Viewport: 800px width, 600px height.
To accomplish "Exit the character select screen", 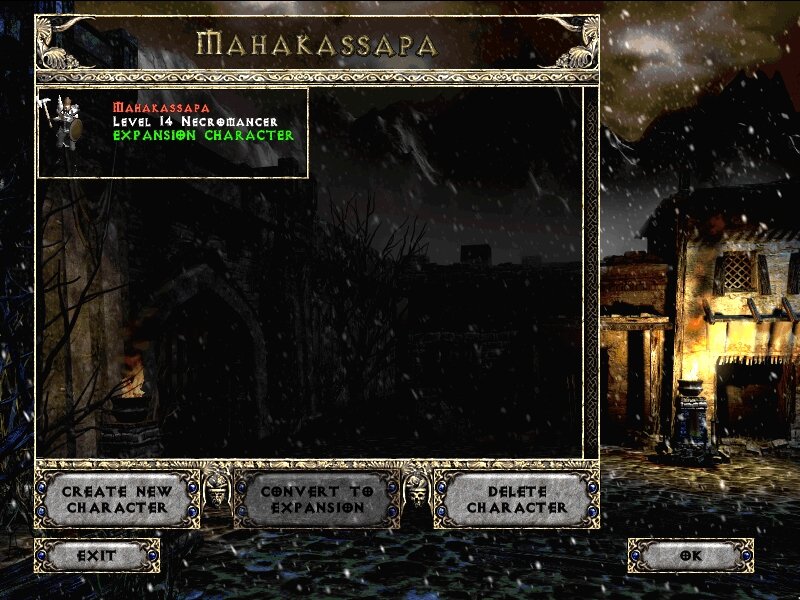I will click(x=97, y=555).
